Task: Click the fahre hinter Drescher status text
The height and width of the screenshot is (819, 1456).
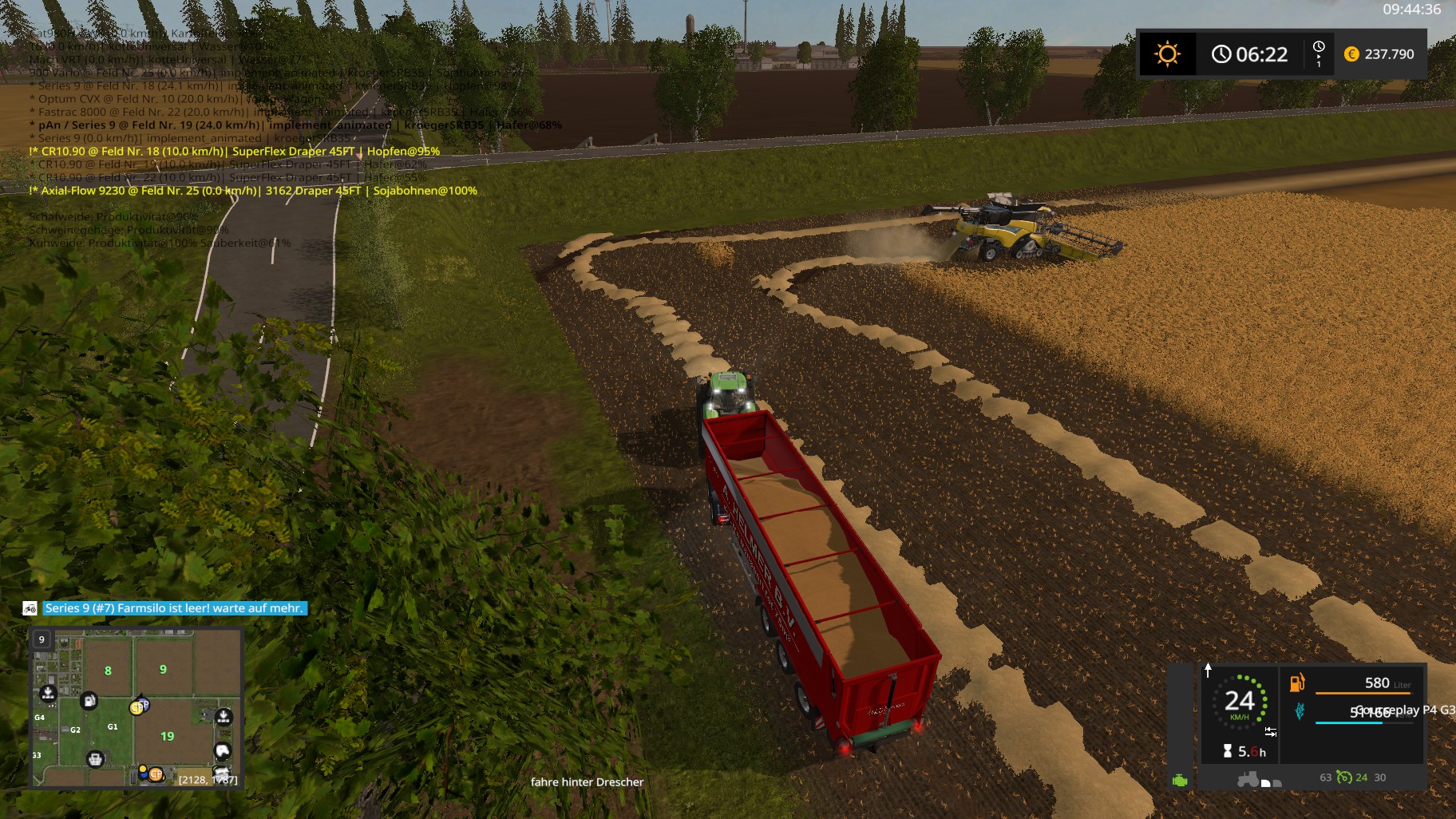Action: pos(587,781)
